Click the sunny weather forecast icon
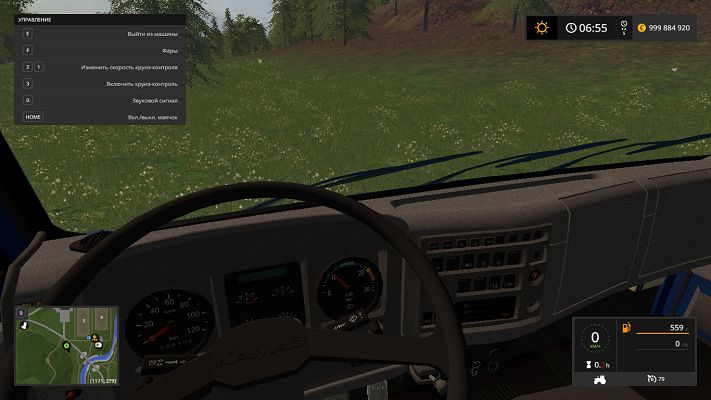This screenshot has height=400, width=711. (543, 28)
